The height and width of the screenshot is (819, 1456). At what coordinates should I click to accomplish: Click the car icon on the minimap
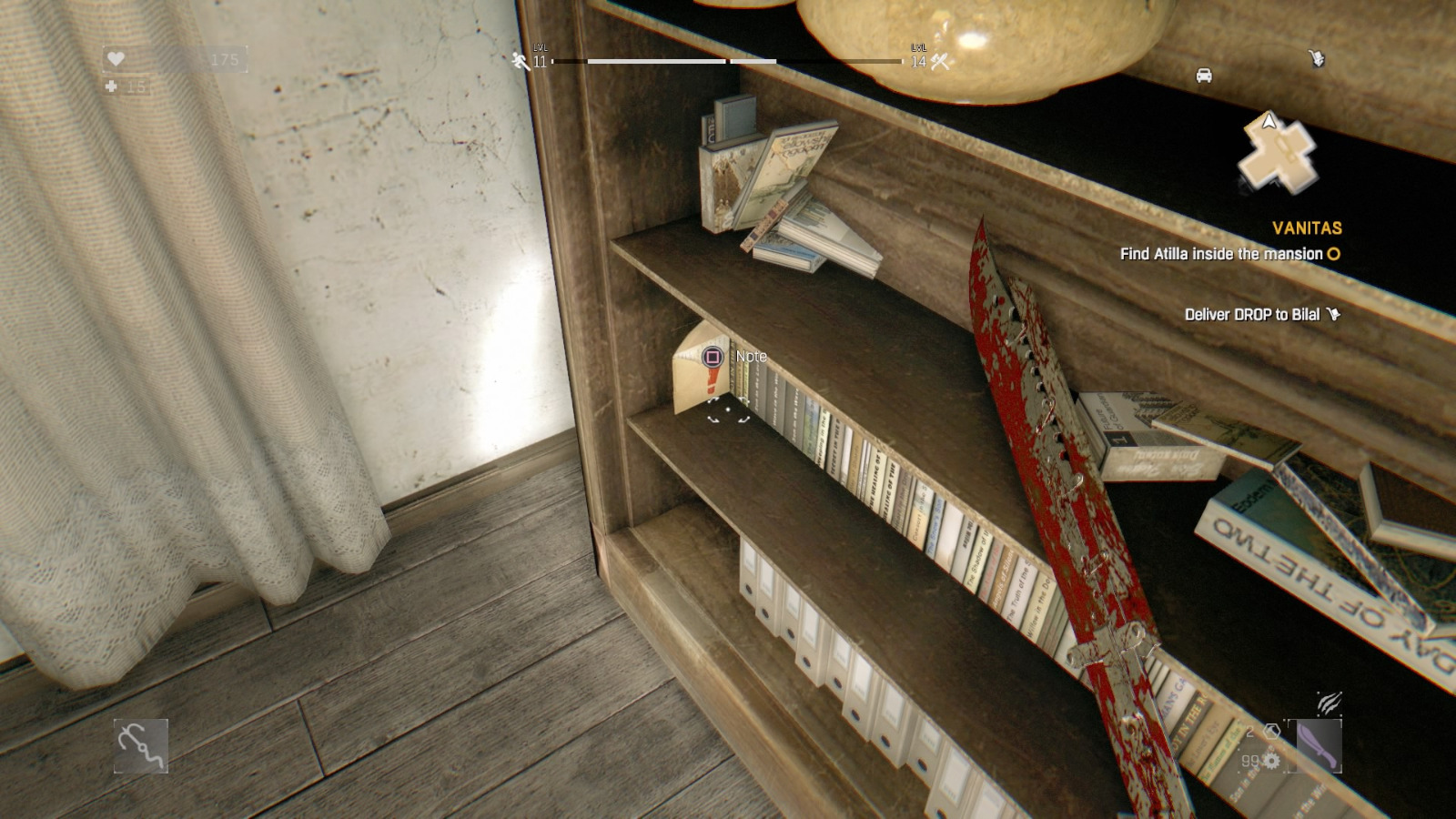[1204, 75]
